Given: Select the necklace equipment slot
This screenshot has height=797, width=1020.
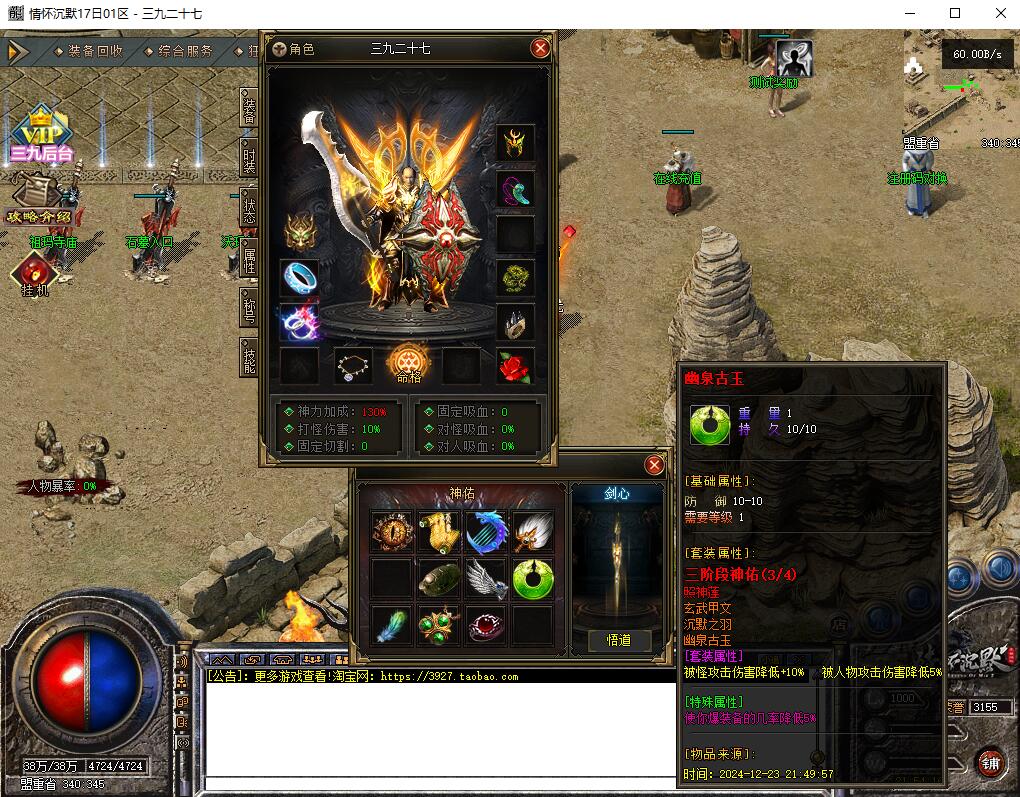Looking at the screenshot, I should point(353,367).
